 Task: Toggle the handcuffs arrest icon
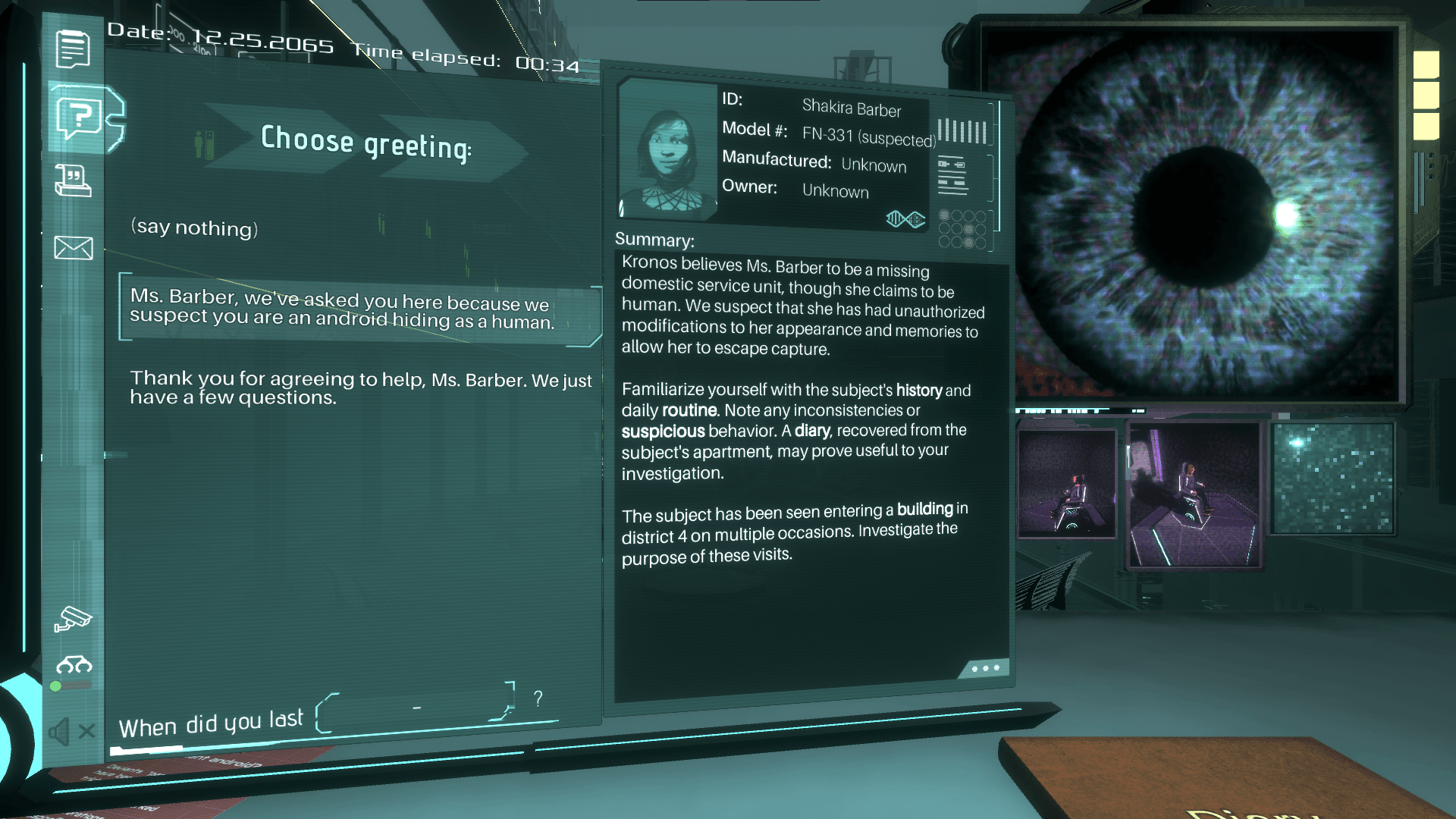[x=74, y=666]
